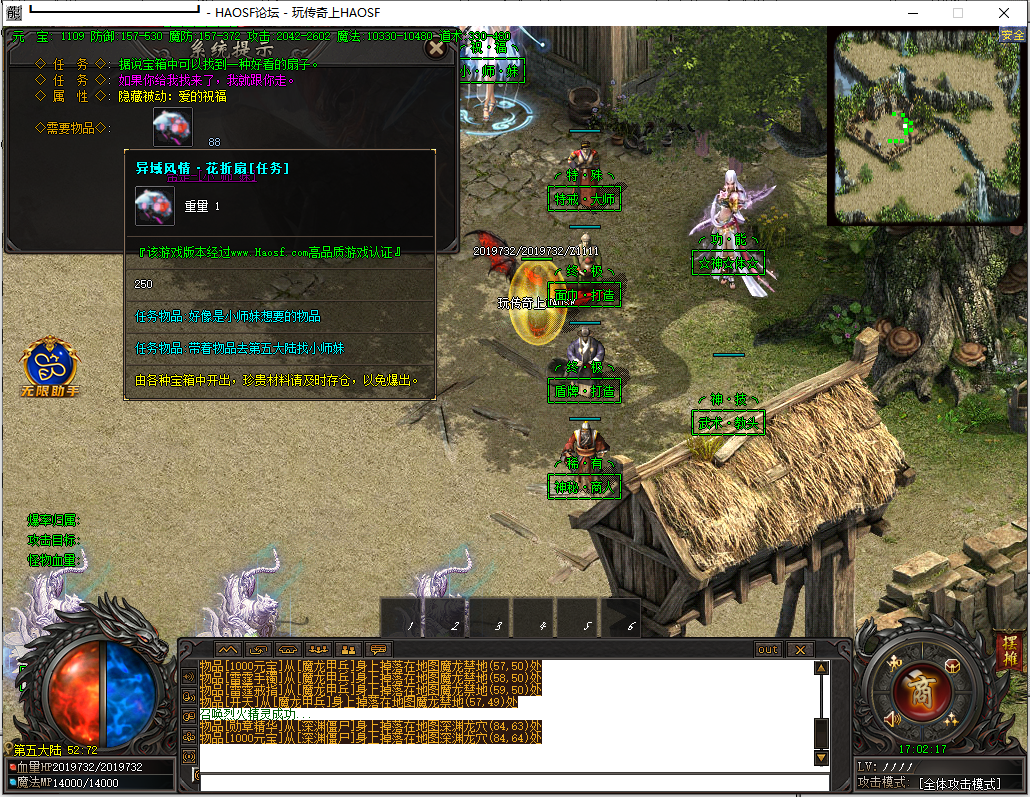Click the 'out' button on chat panel

[x=768, y=650]
